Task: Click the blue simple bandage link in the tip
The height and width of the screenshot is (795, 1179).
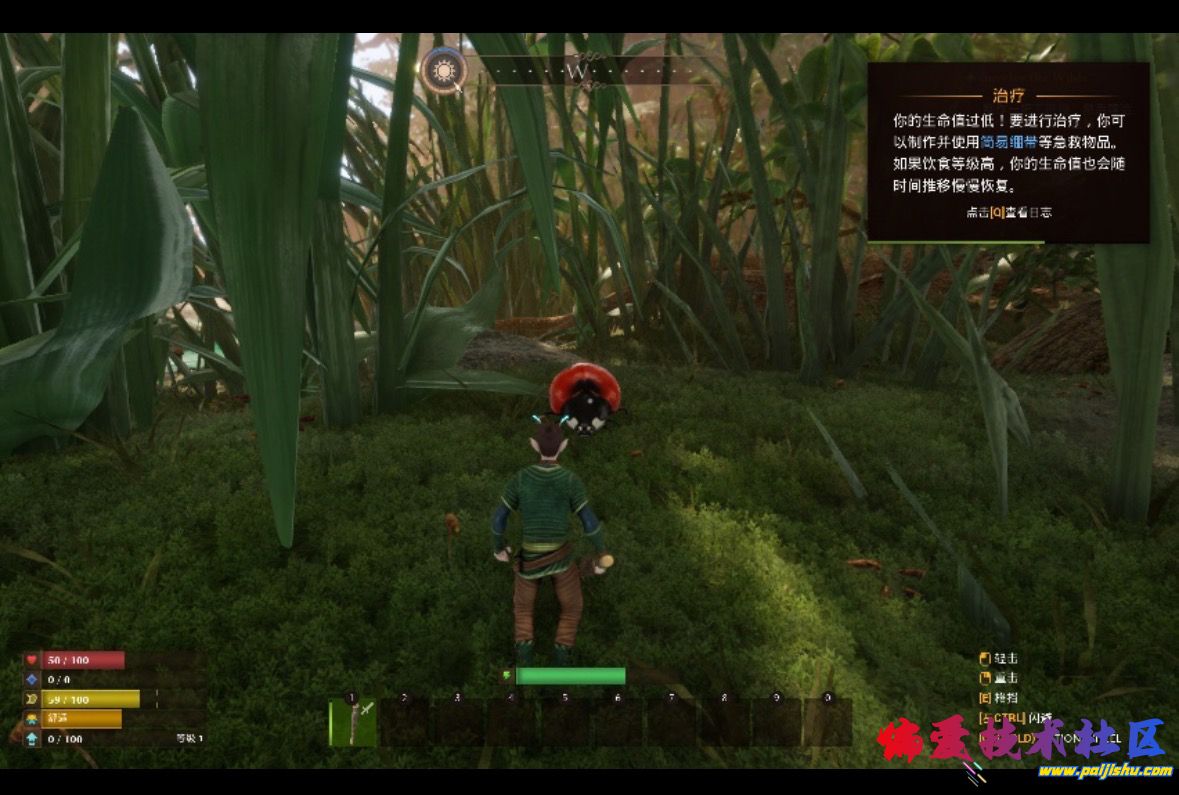Action: (1008, 141)
